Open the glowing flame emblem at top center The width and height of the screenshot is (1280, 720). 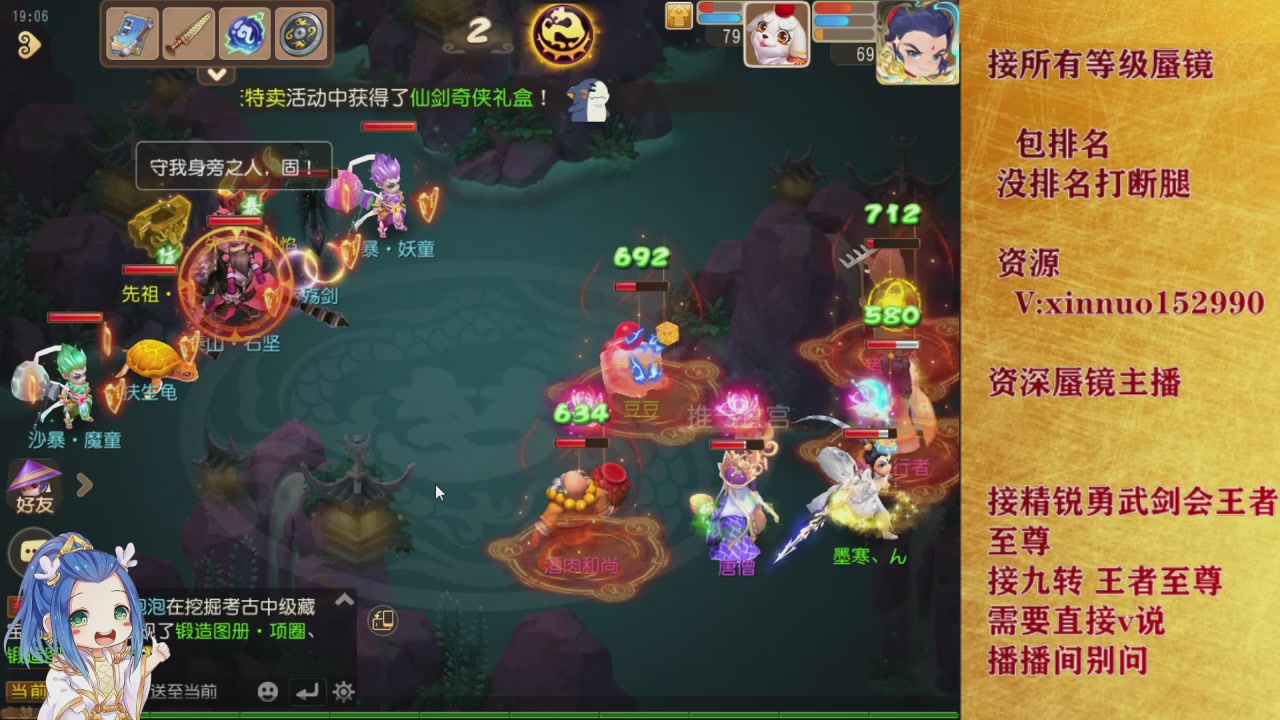click(x=563, y=33)
